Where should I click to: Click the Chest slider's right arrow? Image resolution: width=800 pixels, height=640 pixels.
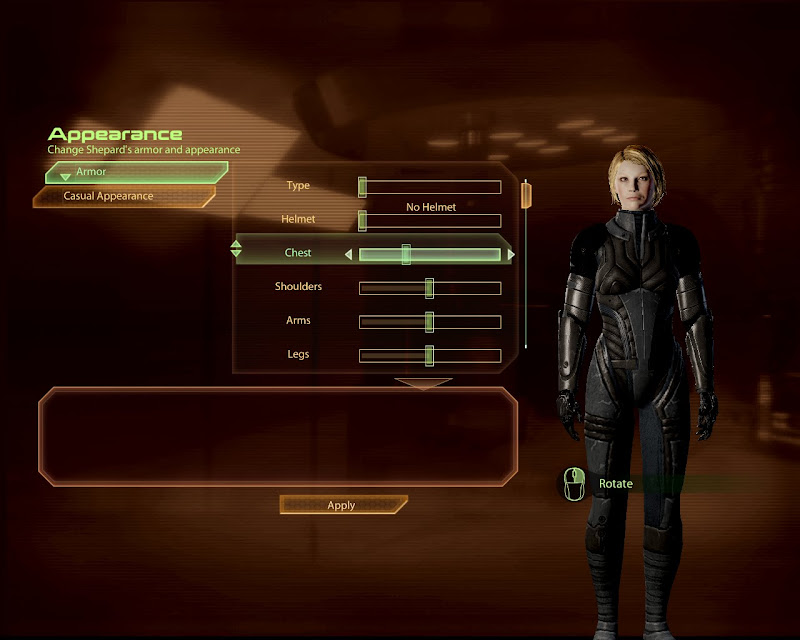(512, 255)
